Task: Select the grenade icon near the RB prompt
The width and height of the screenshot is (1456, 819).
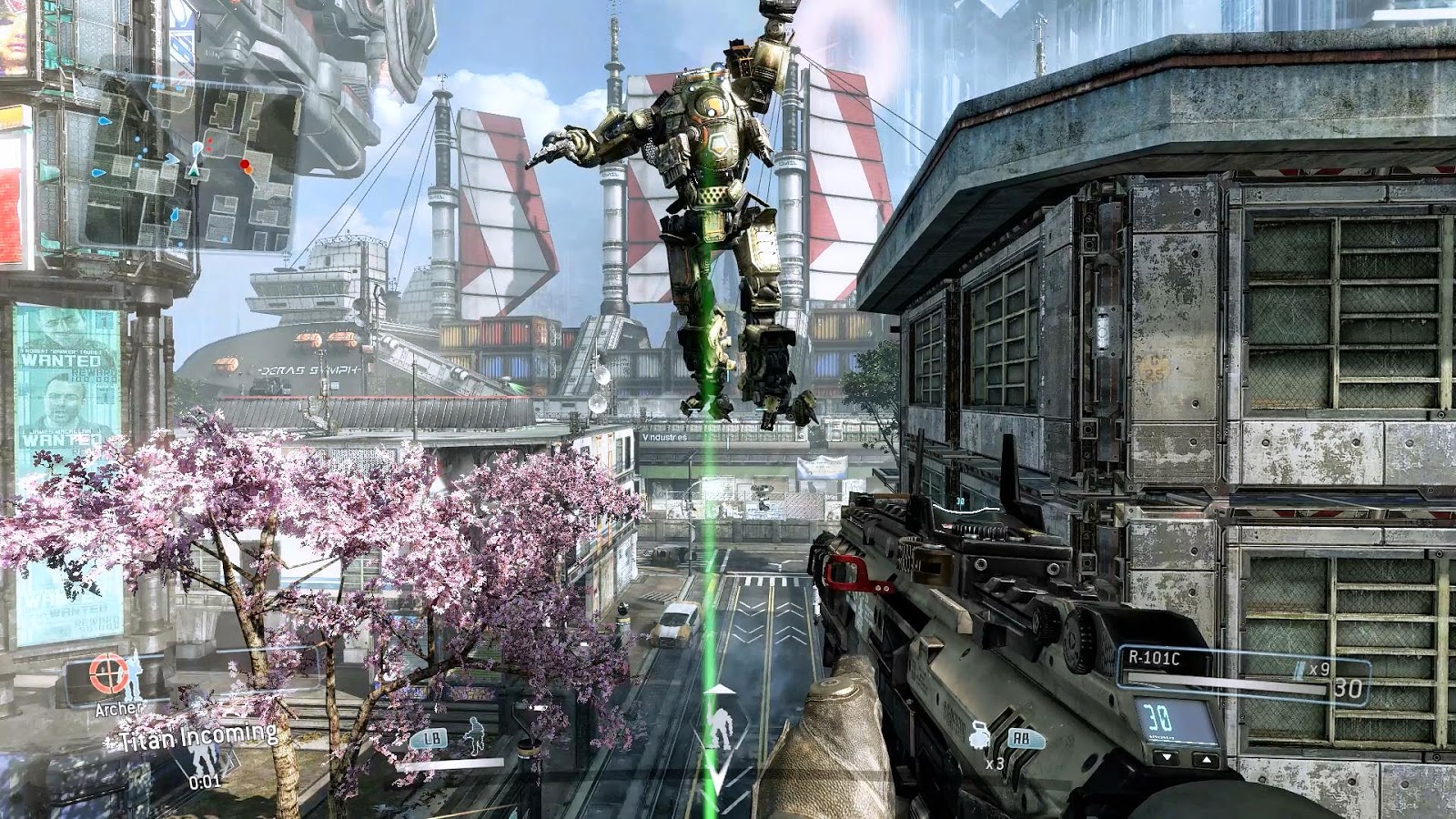Action: pyautogui.click(x=977, y=735)
